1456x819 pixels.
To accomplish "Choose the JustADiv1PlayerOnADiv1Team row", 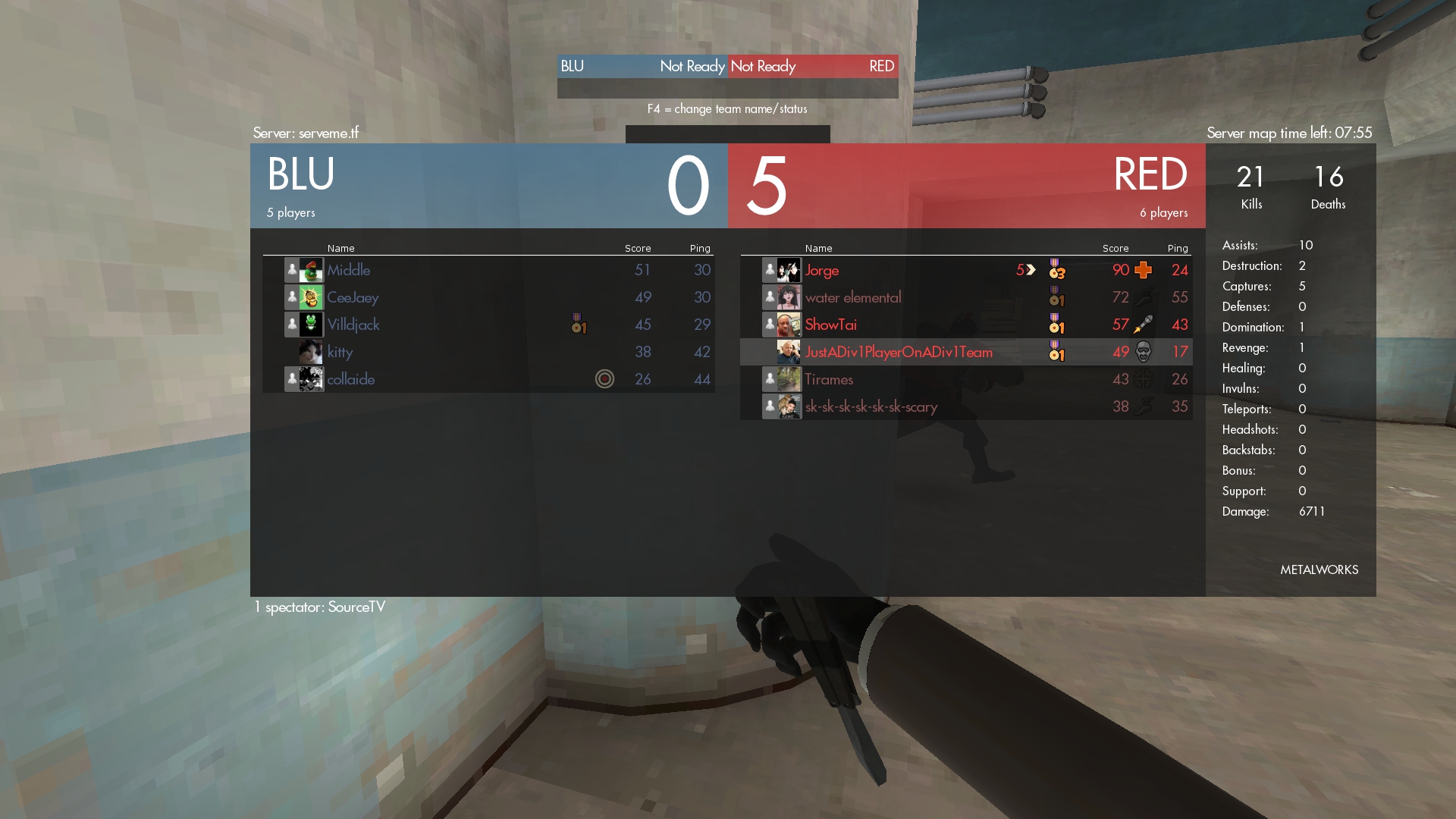I will [x=899, y=352].
